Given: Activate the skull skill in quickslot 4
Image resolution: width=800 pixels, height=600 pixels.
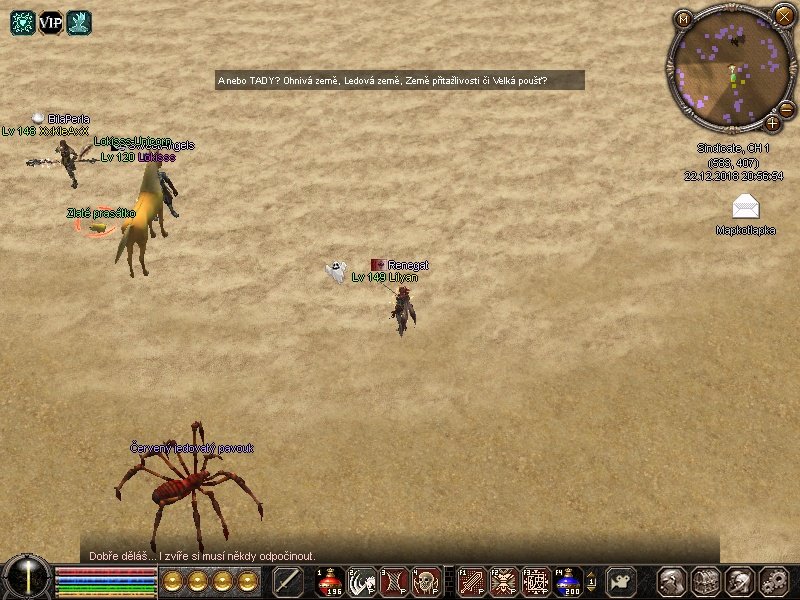Looking at the screenshot, I should click(x=426, y=581).
